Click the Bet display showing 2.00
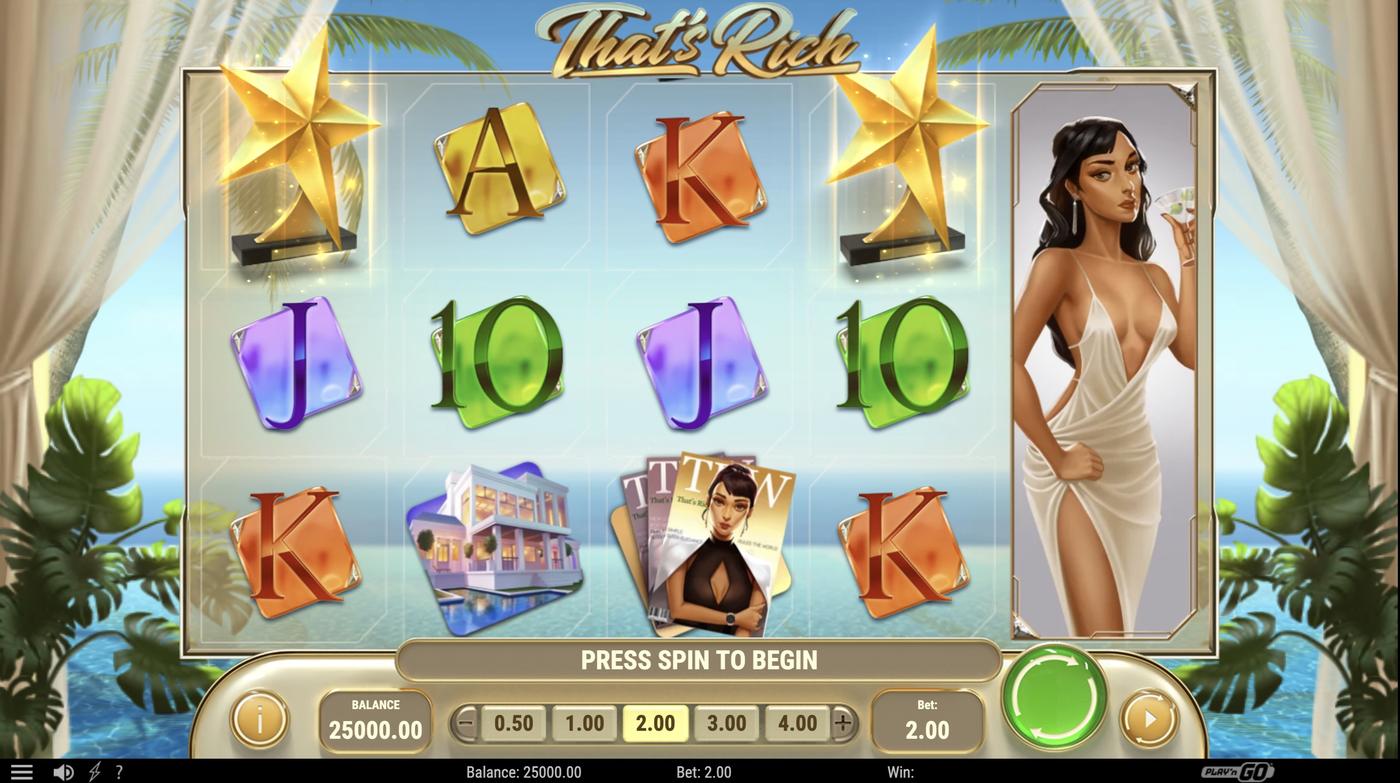 click(926, 720)
